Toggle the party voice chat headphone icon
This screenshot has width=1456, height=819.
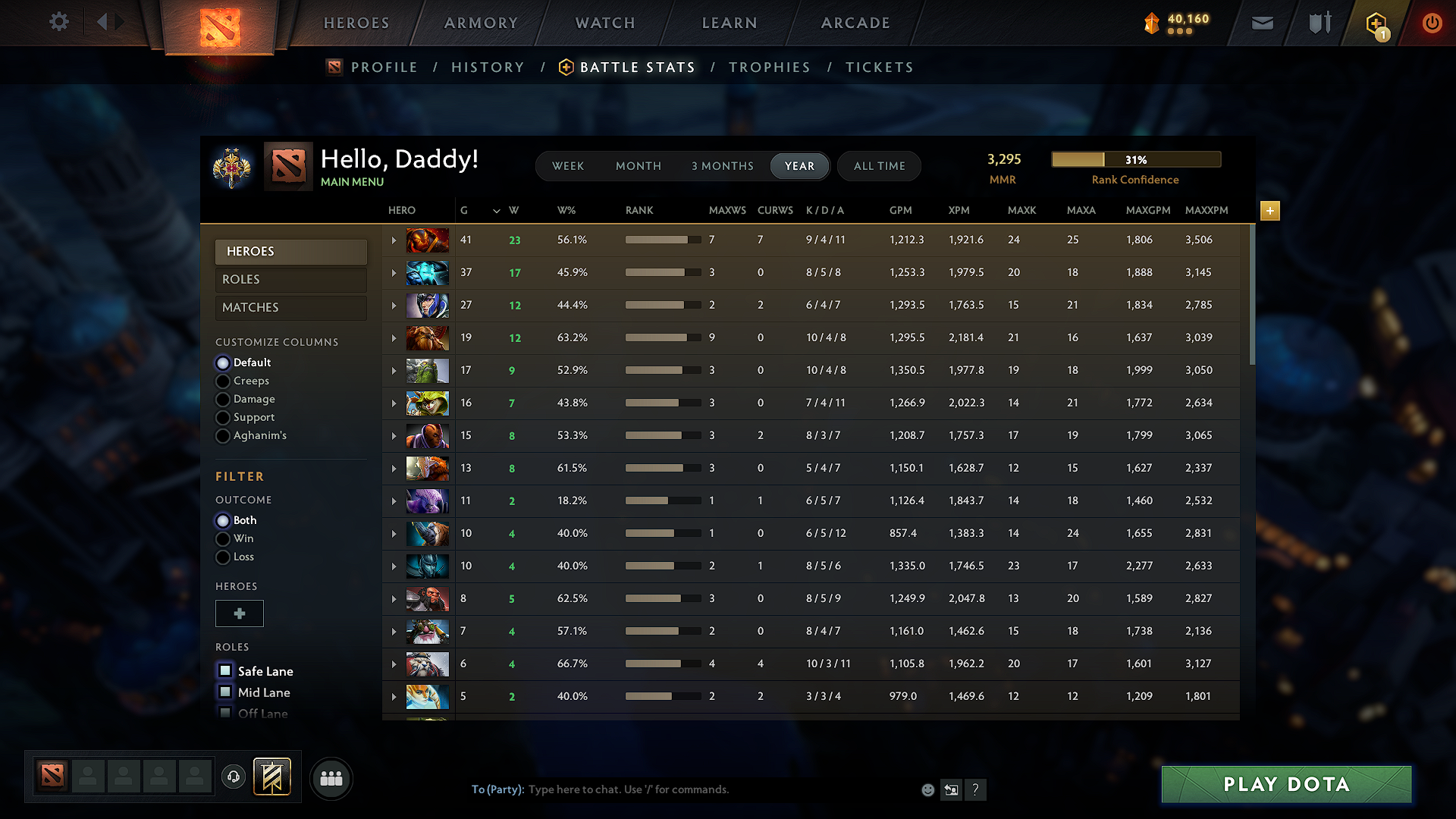coord(233,777)
